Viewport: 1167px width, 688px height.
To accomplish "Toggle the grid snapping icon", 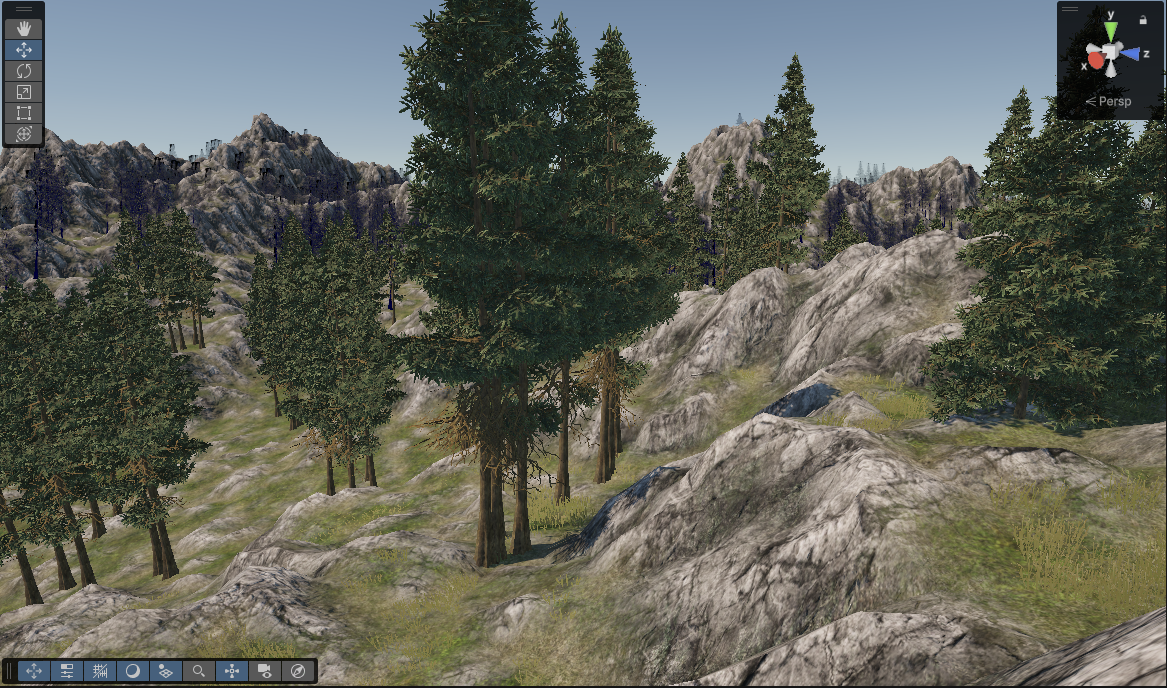I will pyautogui.click(x=100, y=671).
